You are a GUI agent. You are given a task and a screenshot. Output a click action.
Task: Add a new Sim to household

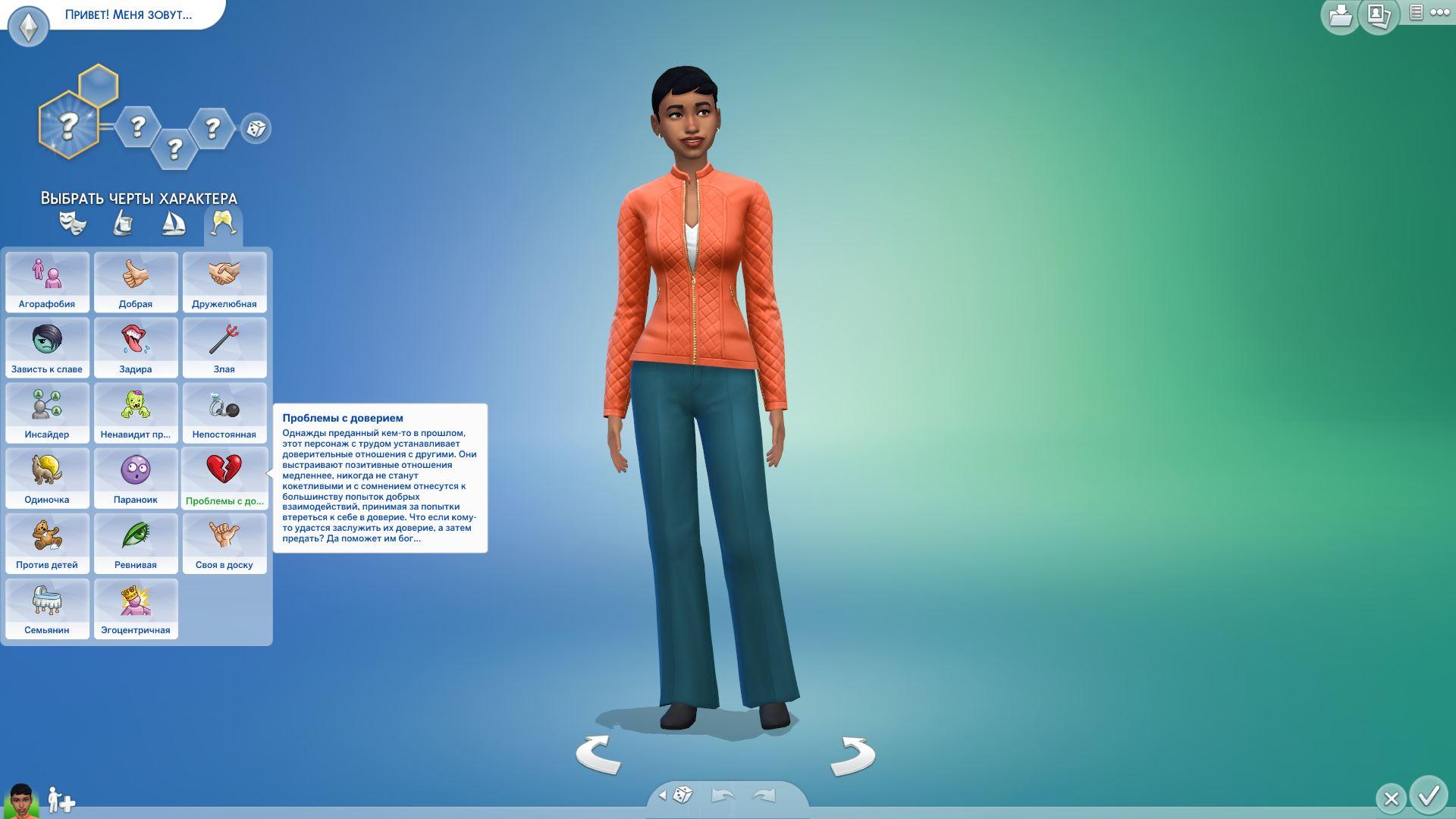[61, 800]
